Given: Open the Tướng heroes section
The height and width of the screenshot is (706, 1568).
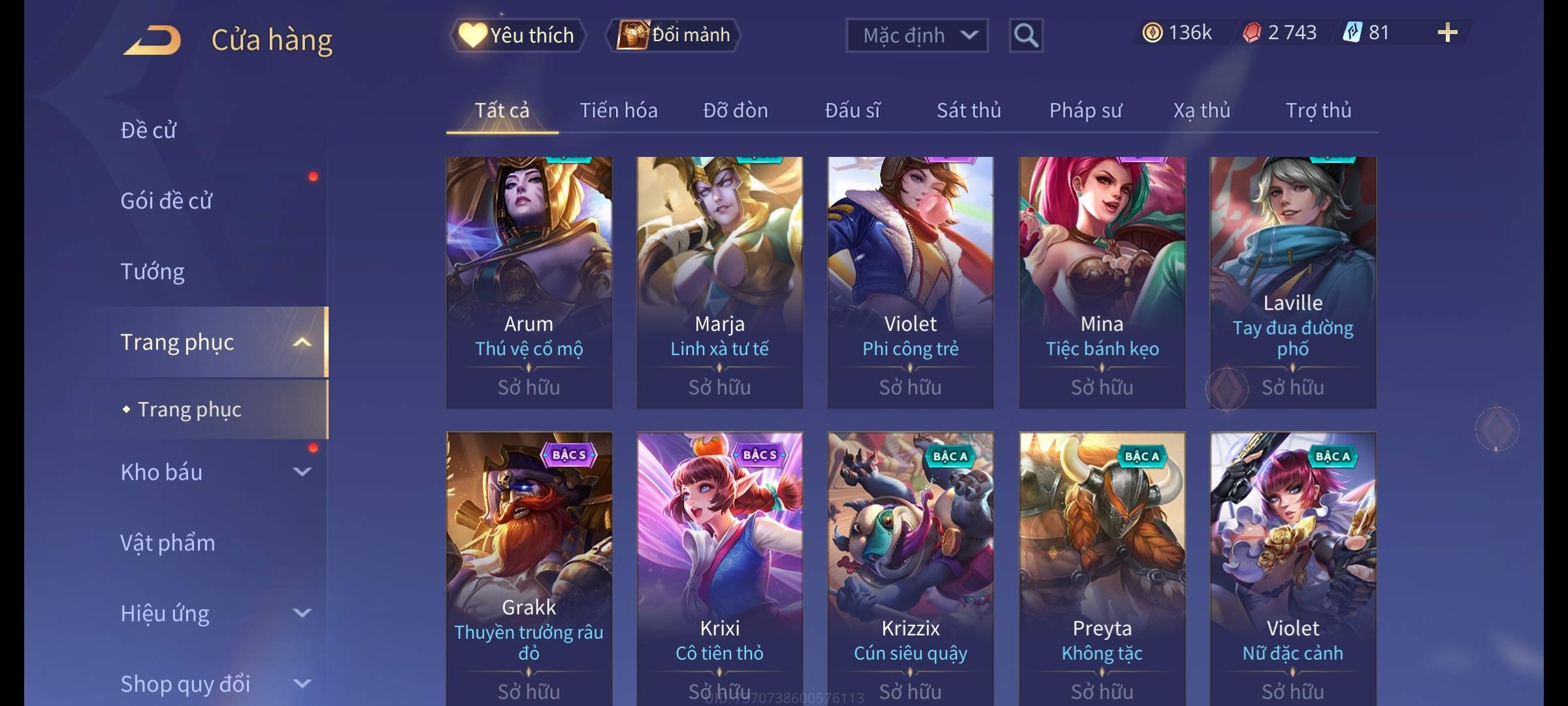Looking at the screenshot, I should 152,271.
